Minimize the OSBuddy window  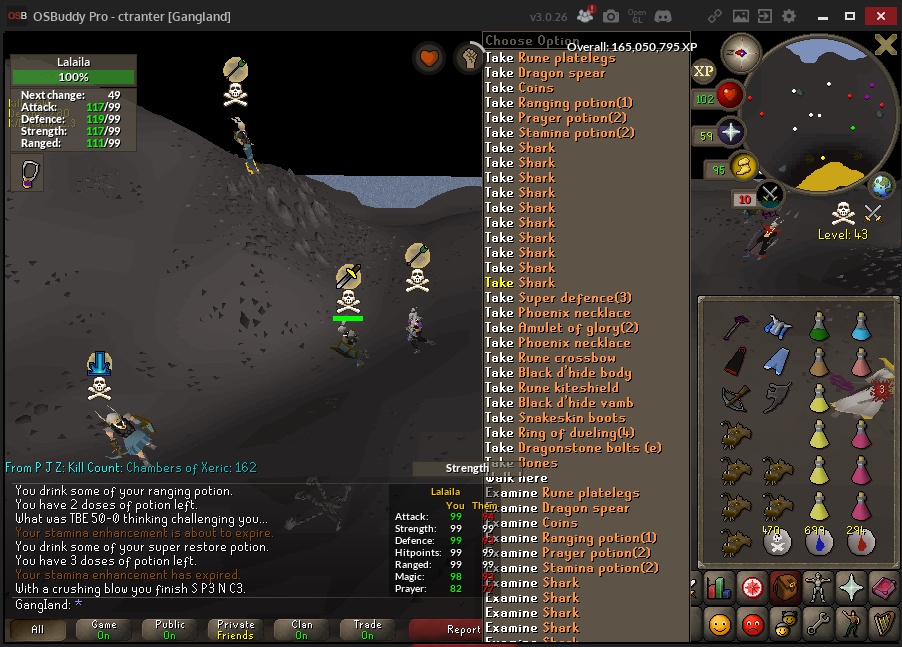pyautogui.click(x=822, y=16)
